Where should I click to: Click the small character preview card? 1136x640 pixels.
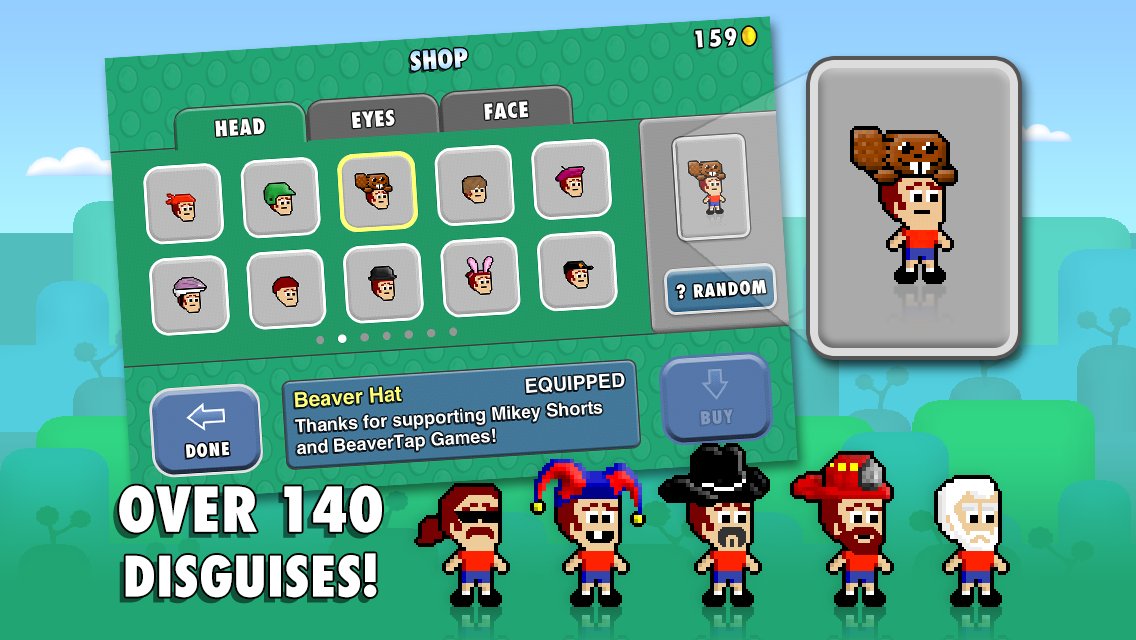(710, 186)
